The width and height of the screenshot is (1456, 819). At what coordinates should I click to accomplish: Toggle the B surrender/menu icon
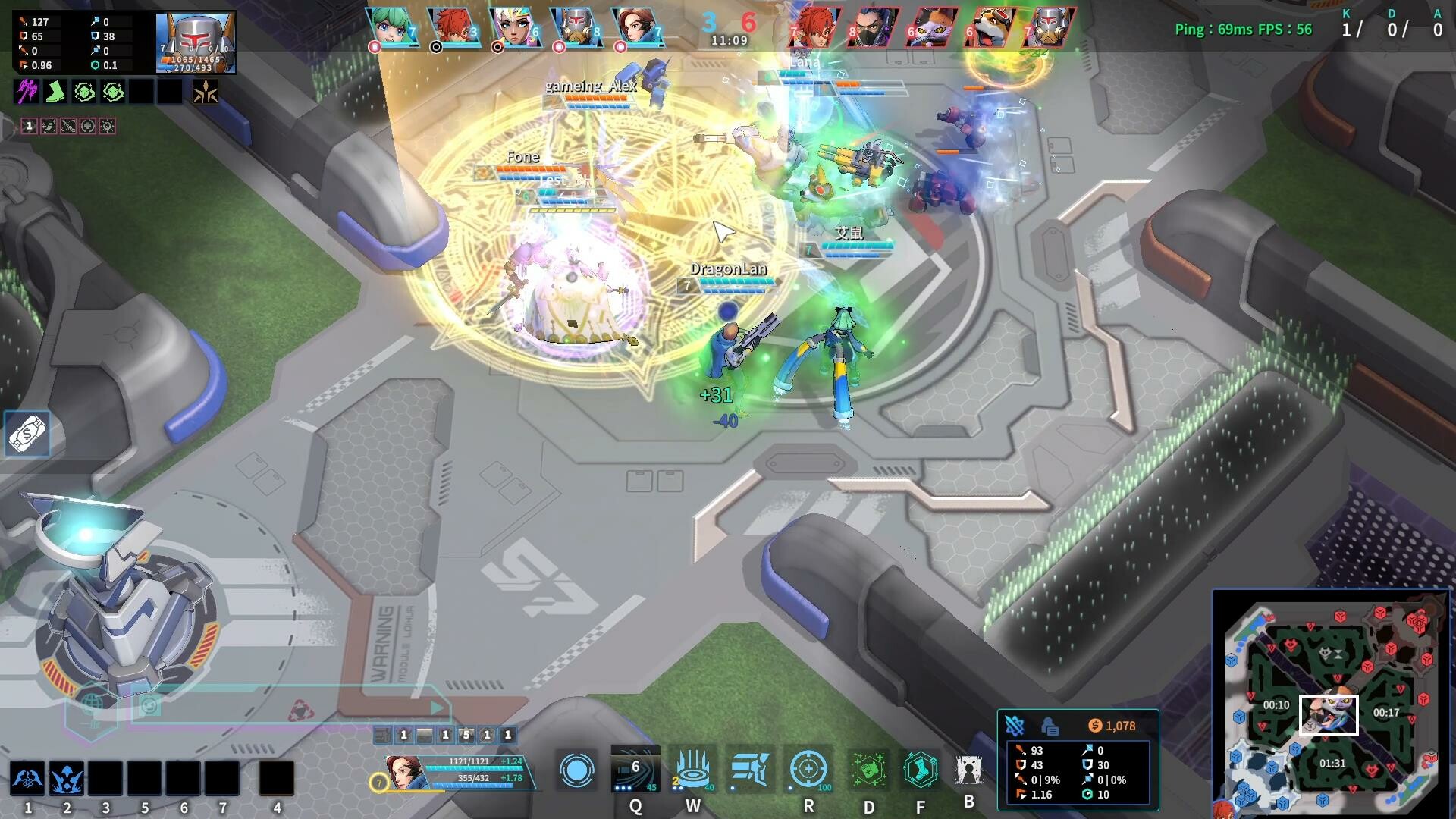(x=968, y=769)
